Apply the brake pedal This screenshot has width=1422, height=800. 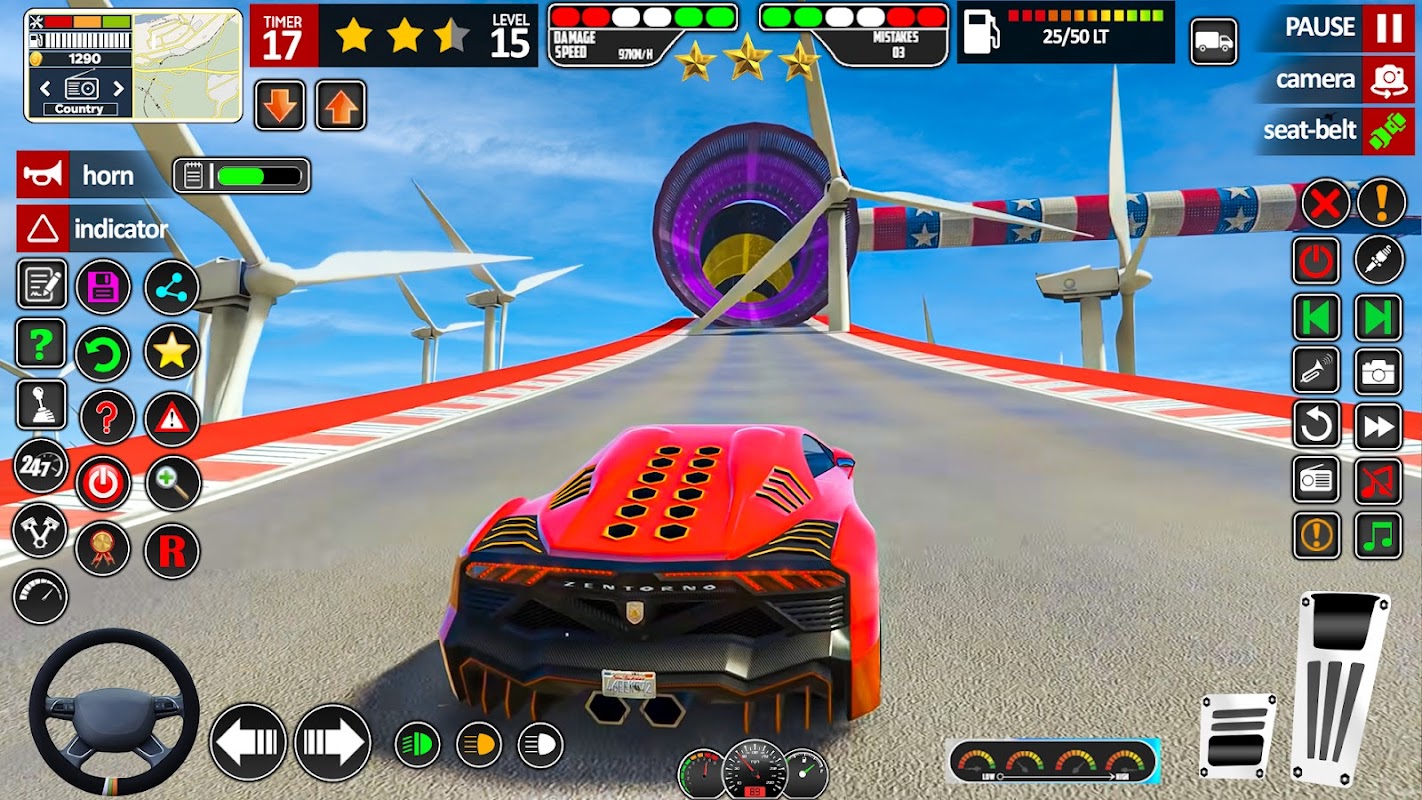1237,737
